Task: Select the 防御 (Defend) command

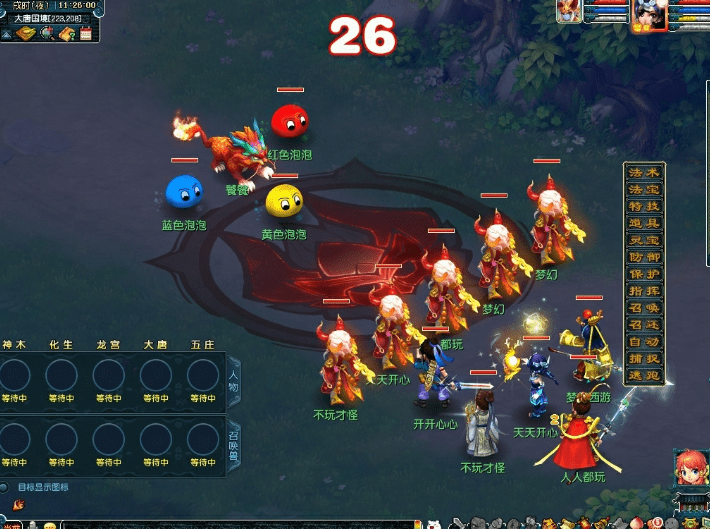Action: point(644,257)
